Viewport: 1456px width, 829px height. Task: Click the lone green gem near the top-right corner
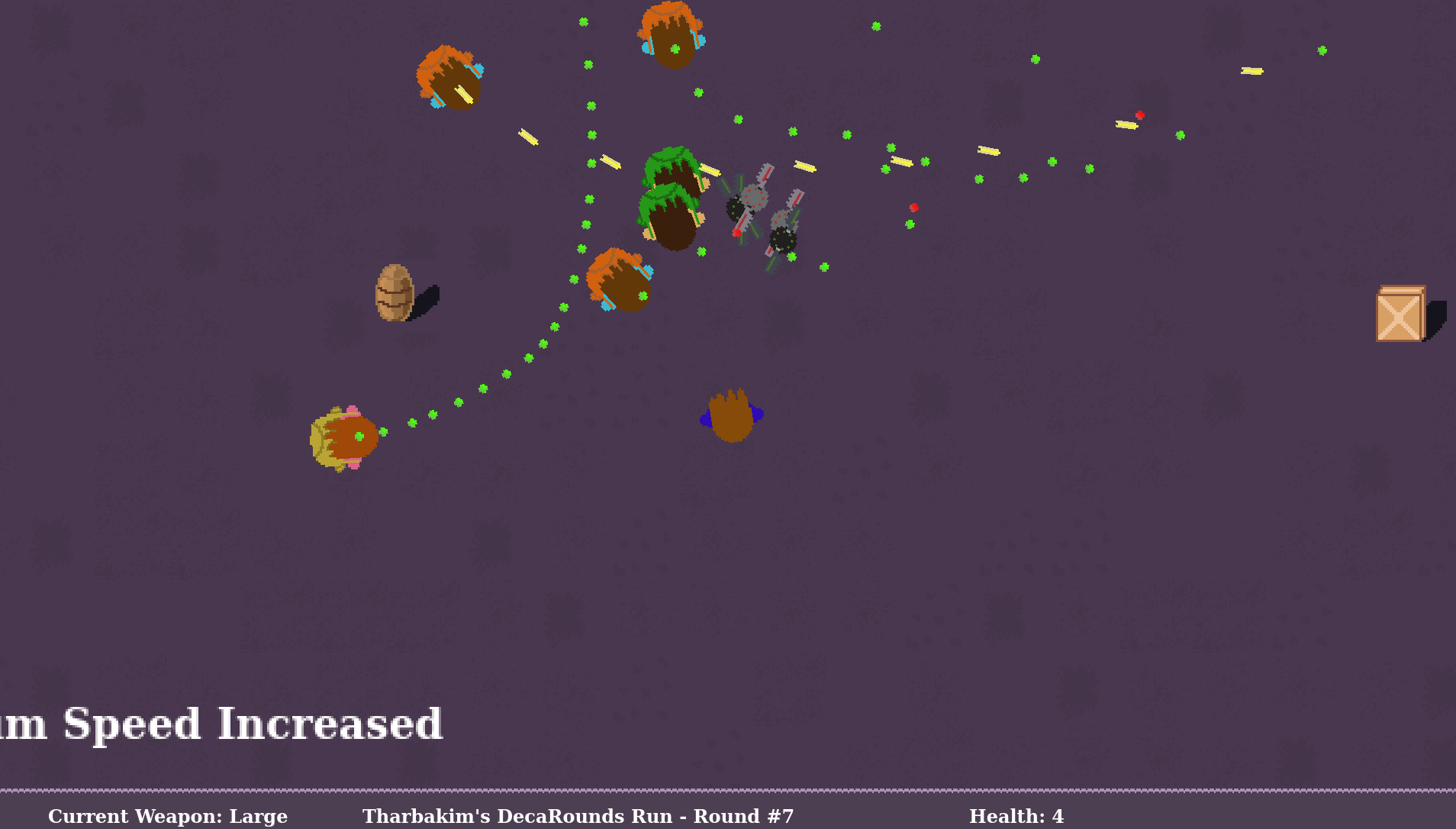1322,51
